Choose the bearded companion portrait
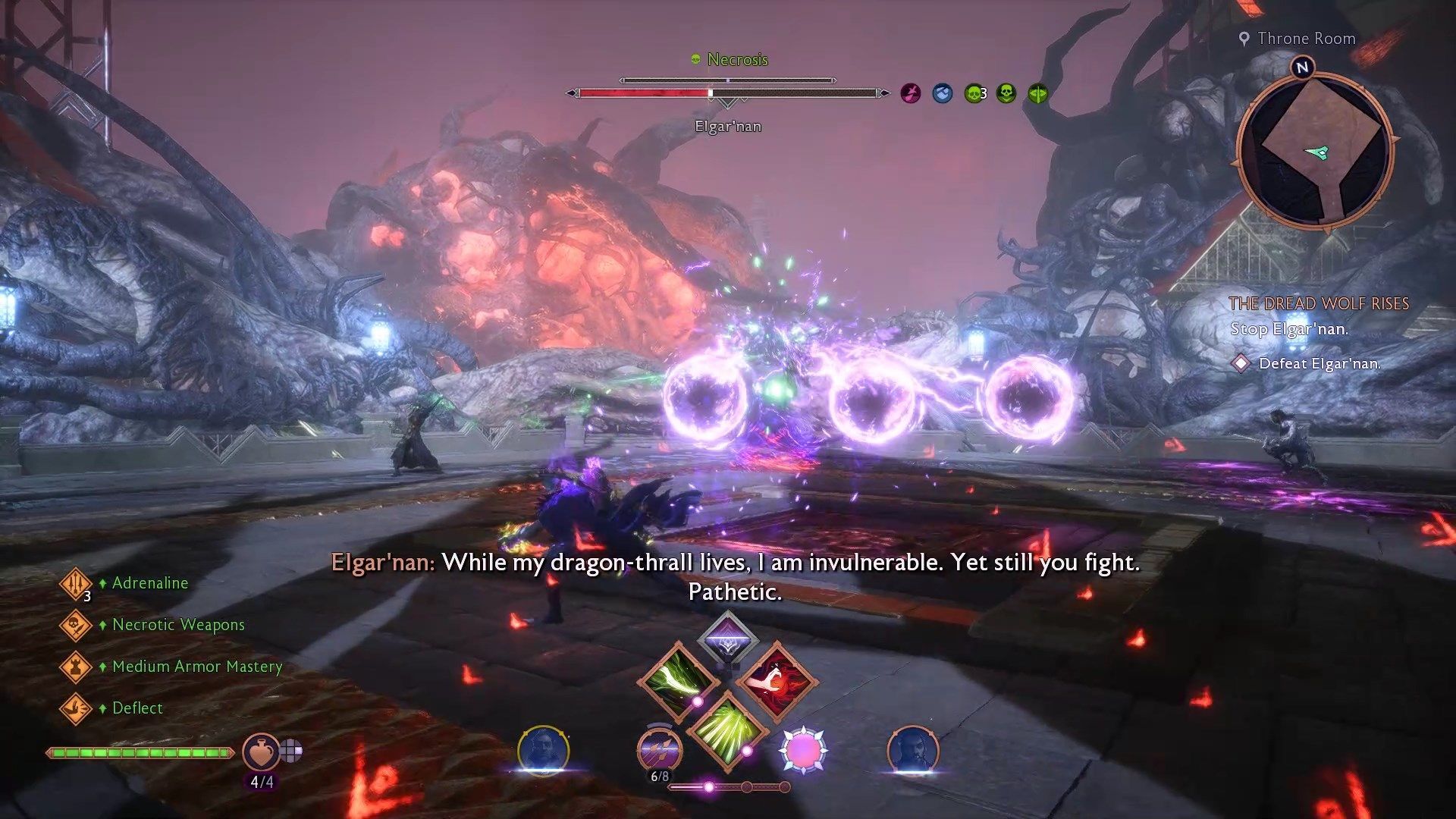 pos(912,751)
